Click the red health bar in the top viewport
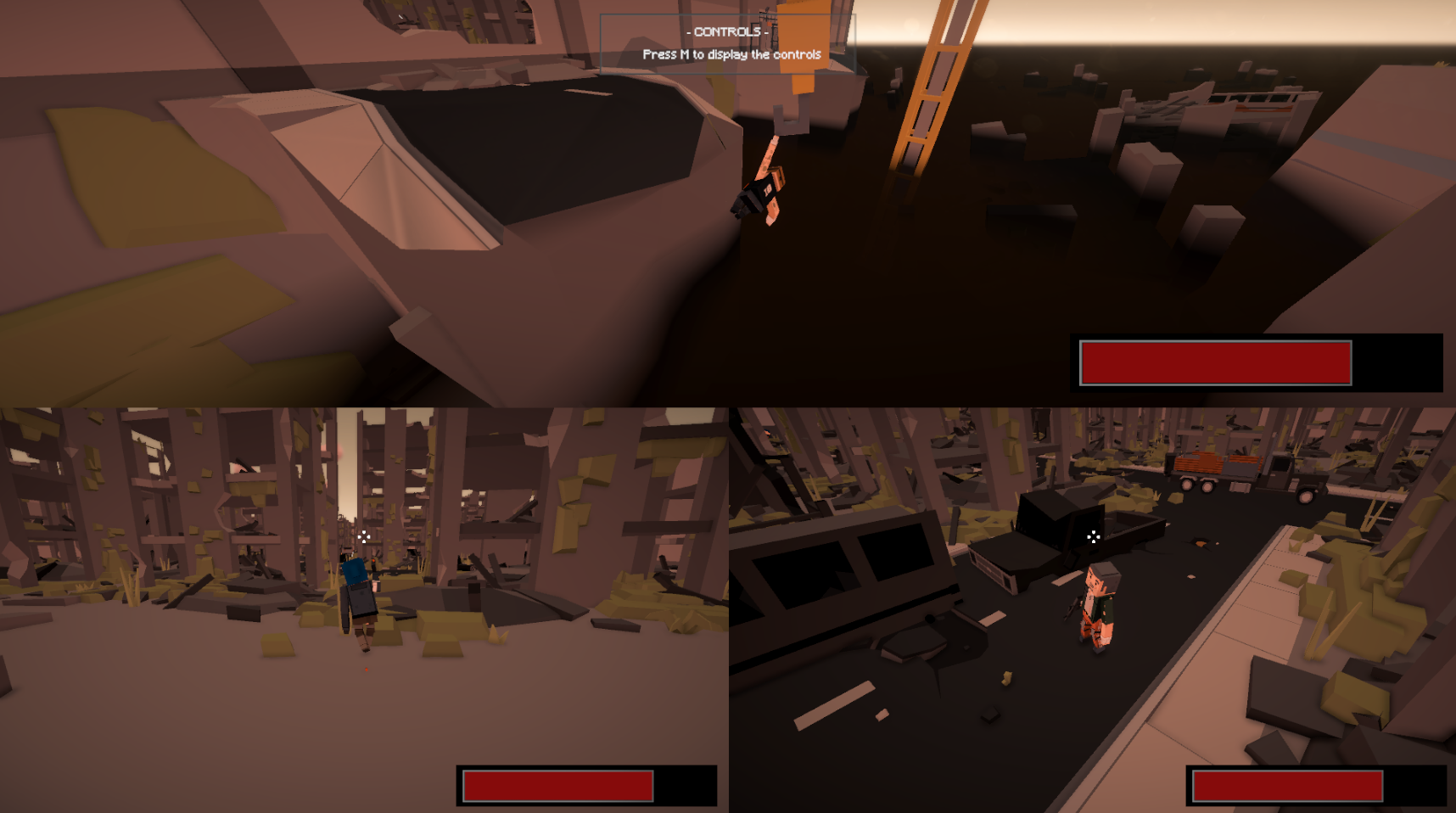 coord(1214,362)
